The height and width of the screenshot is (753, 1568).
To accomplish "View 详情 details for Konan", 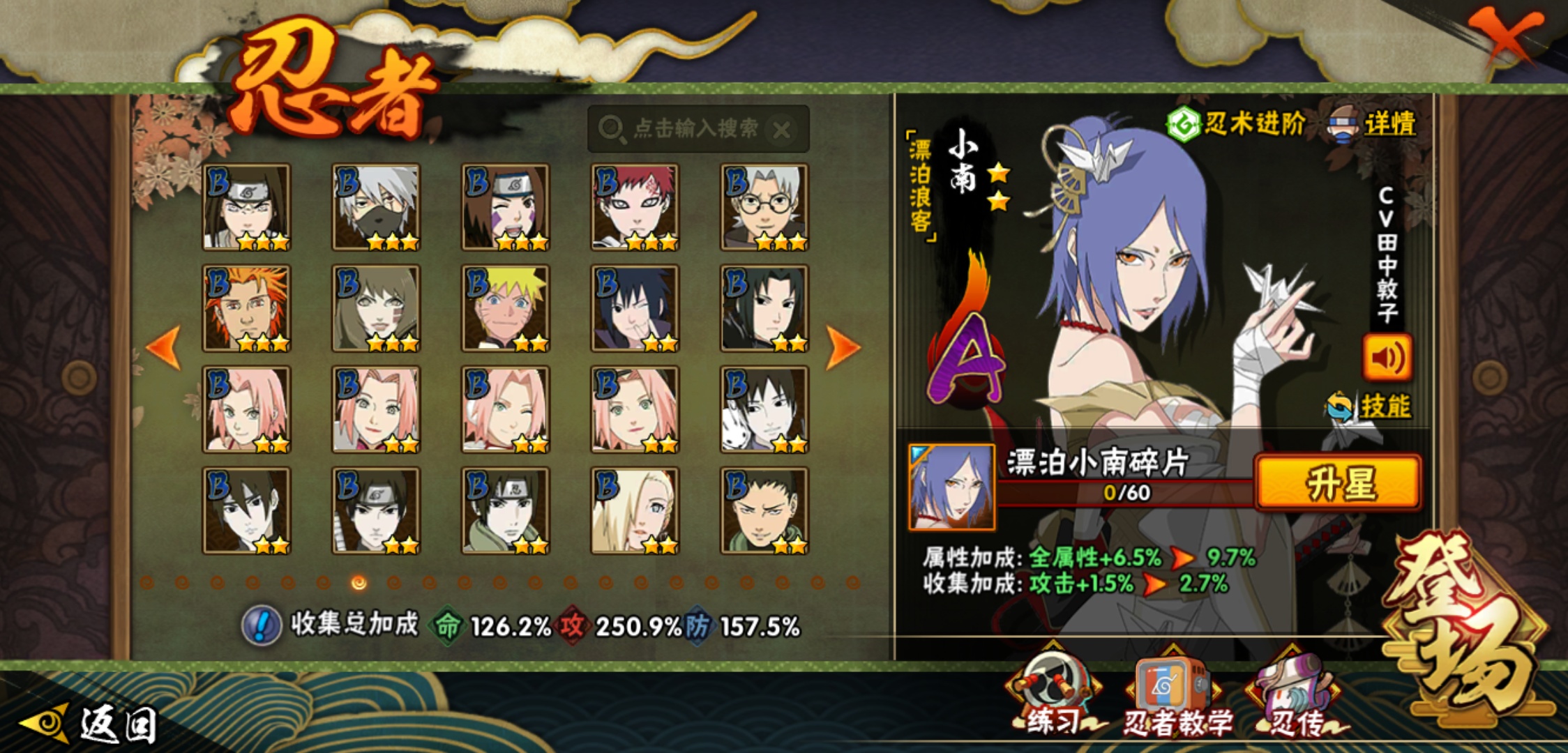I will pos(1373,125).
